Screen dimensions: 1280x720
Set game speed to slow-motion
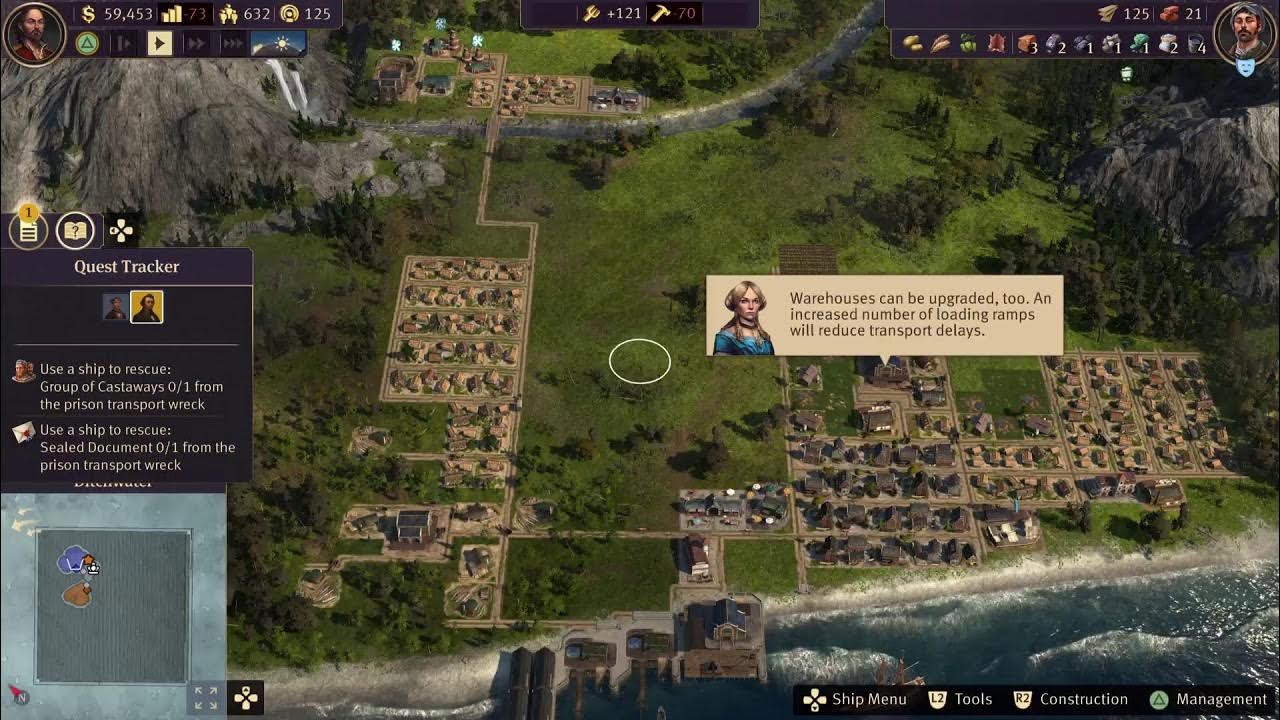click(x=123, y=43)
